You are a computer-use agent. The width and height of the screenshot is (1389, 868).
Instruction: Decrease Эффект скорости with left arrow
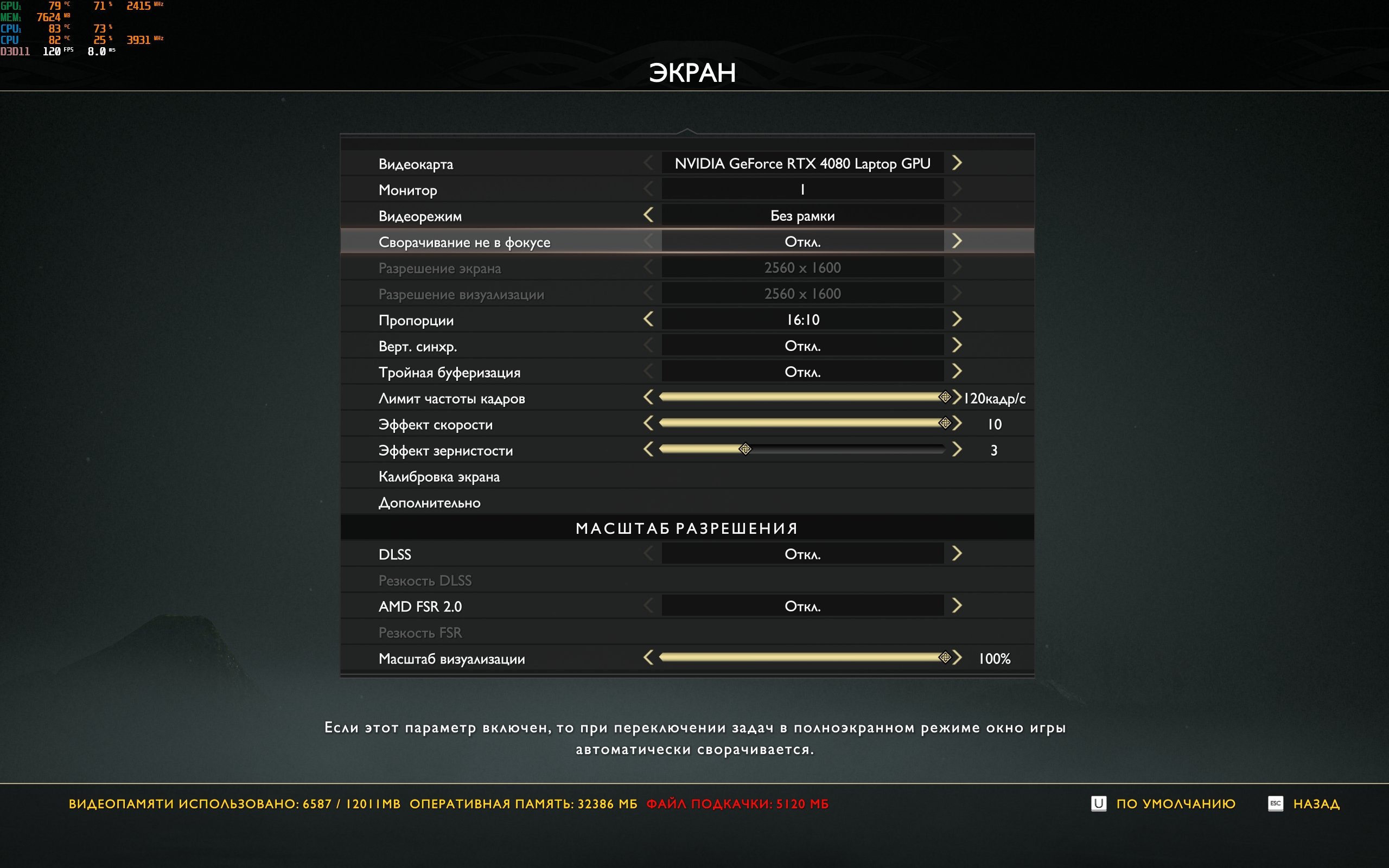click(x=648, y=423)
